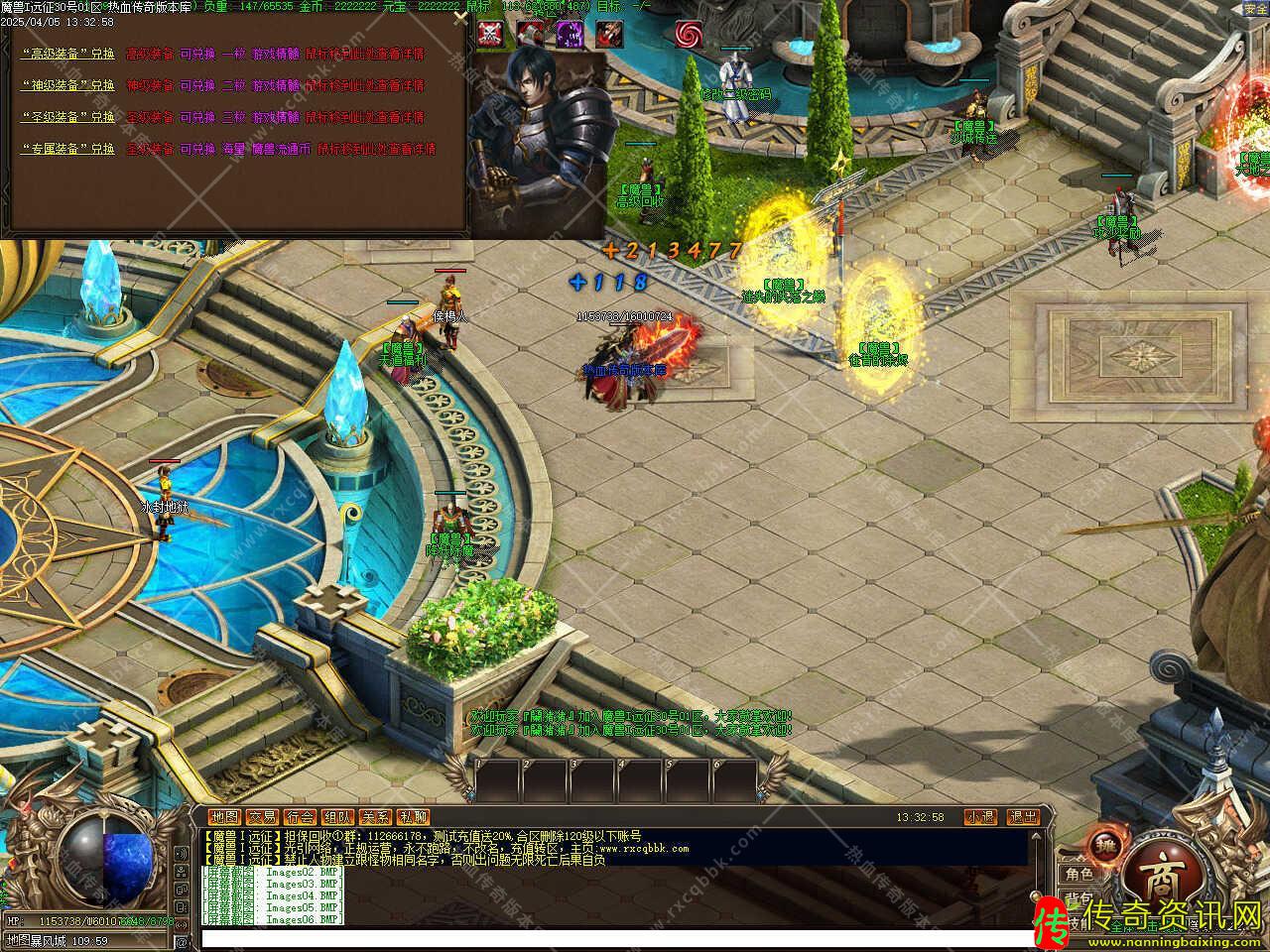Open the 组队 team button
The width and height of the screenshot is (1270, 952).
coord(337,817)
